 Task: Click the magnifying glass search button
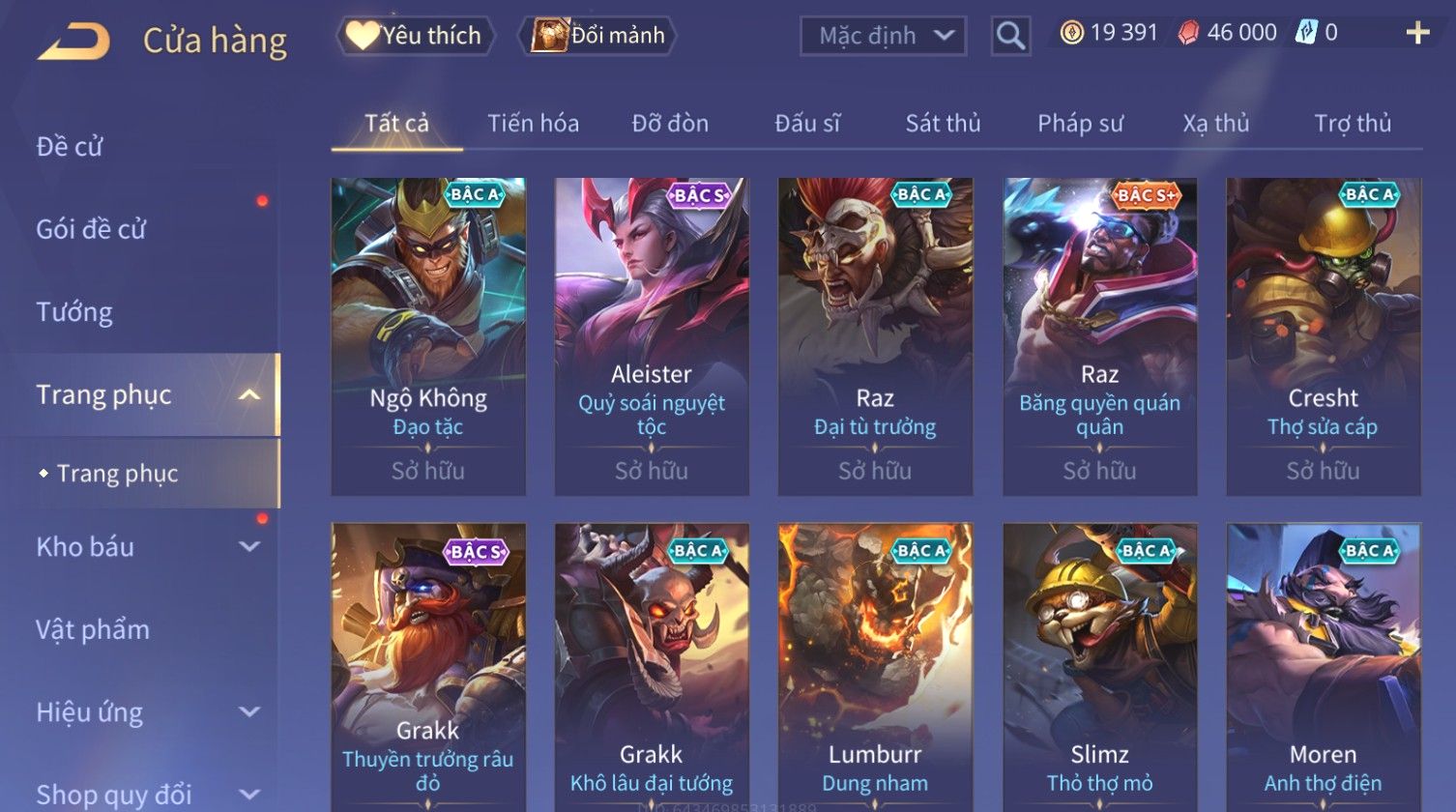coord(1010,37)
